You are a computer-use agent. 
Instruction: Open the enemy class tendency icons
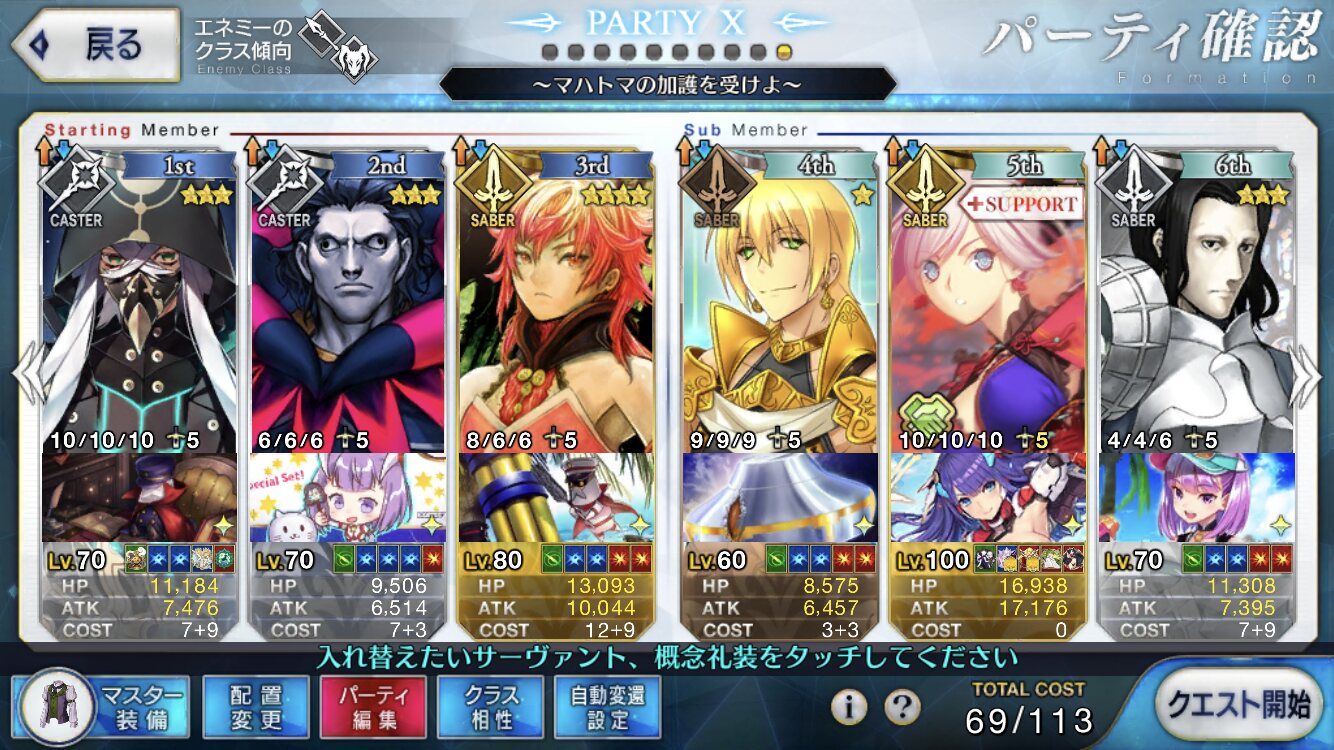[336, 45]
